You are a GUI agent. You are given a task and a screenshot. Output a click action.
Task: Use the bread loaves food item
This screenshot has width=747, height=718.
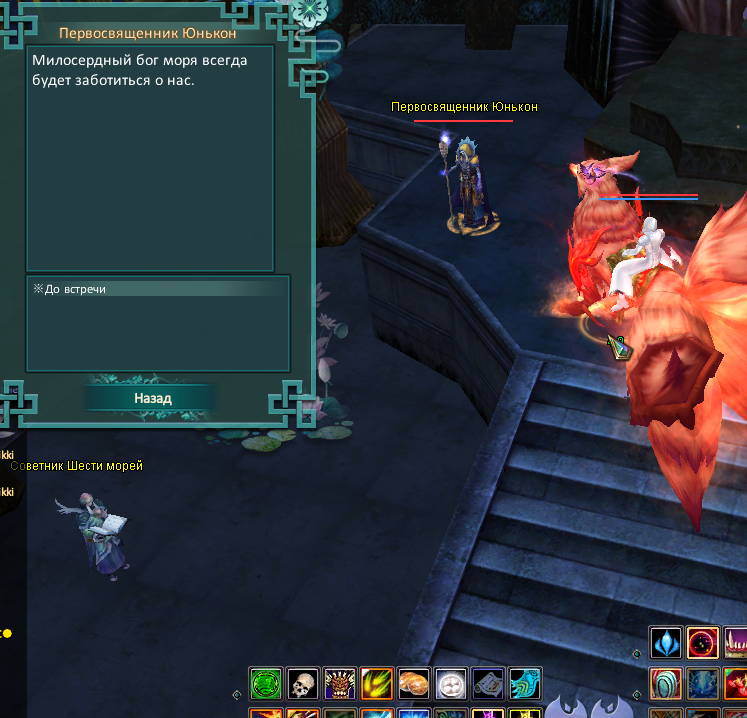point(414,684)
